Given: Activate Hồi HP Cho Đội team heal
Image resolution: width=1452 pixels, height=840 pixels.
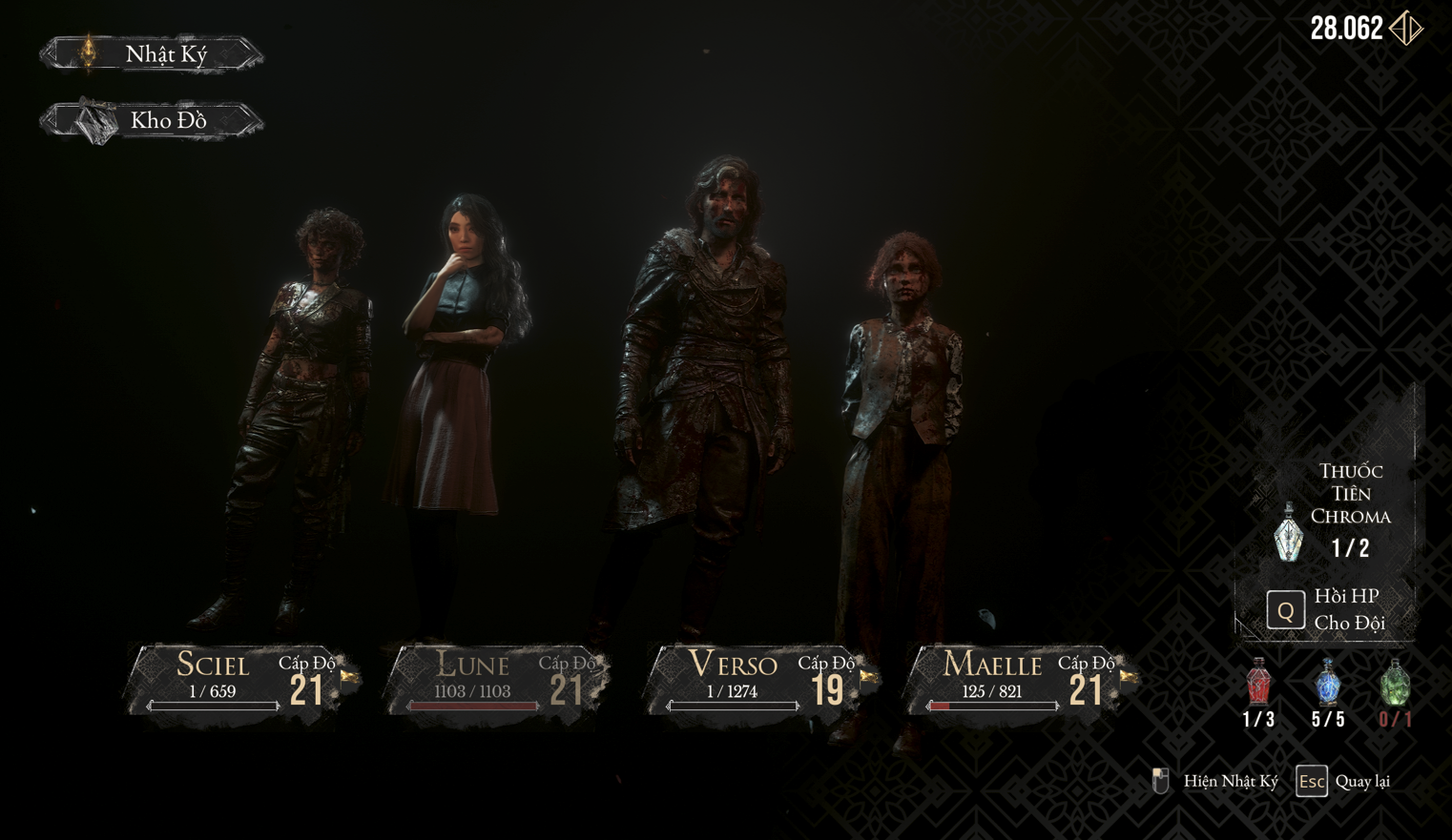Looking at the screenshot, I should 1286,609.
